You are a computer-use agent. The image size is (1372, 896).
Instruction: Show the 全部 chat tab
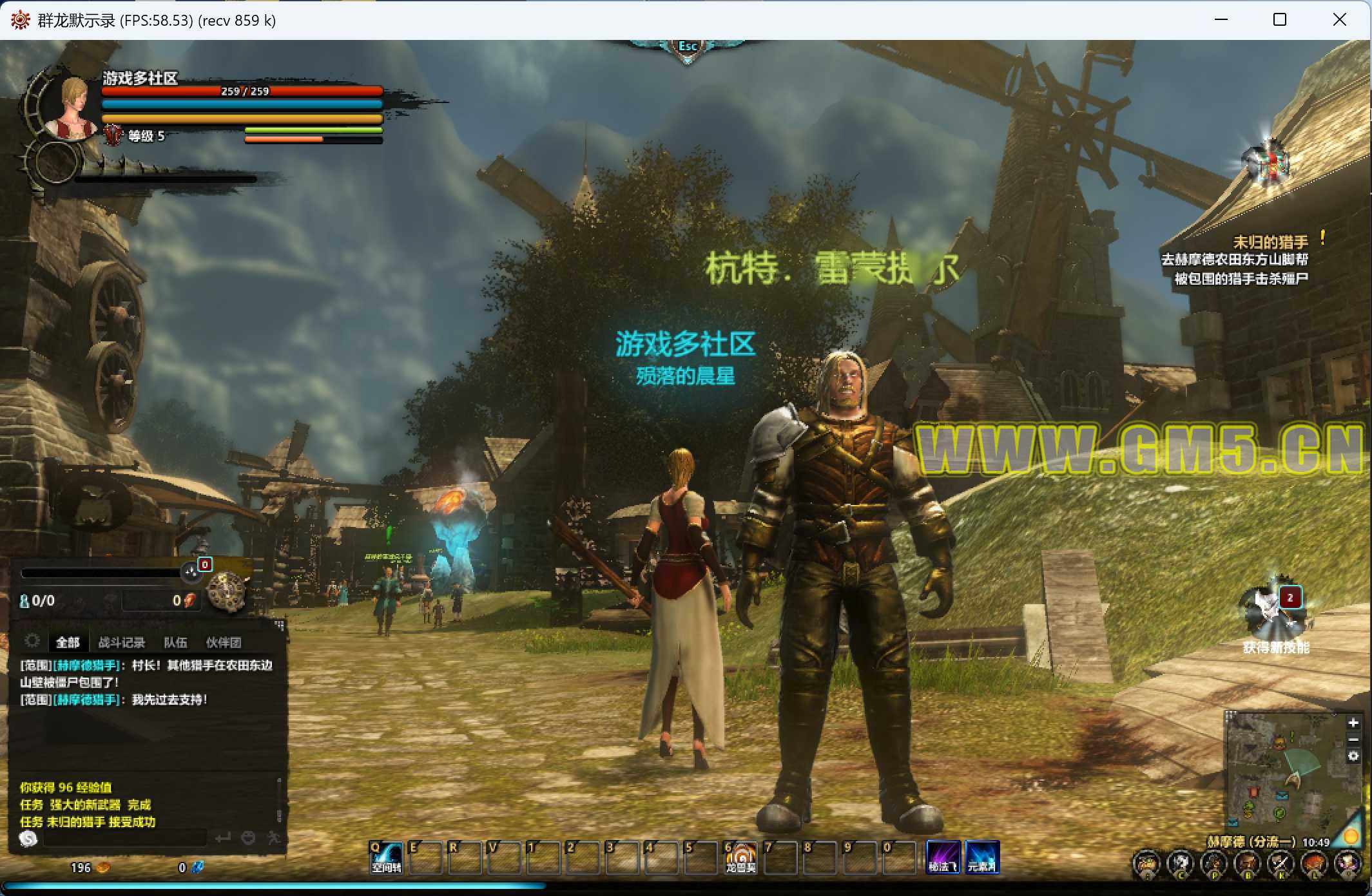[x=68, y=642]
